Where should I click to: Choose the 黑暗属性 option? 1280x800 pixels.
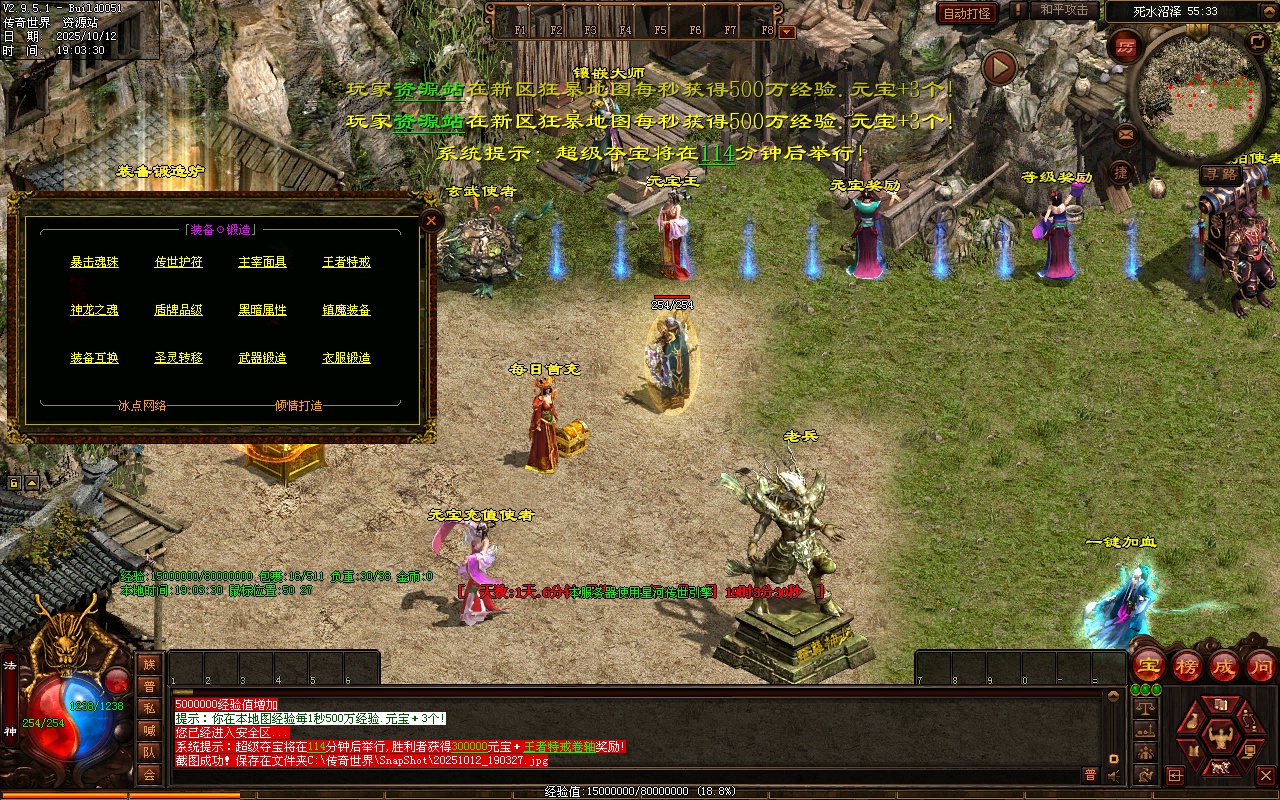(x=262, y=310)
